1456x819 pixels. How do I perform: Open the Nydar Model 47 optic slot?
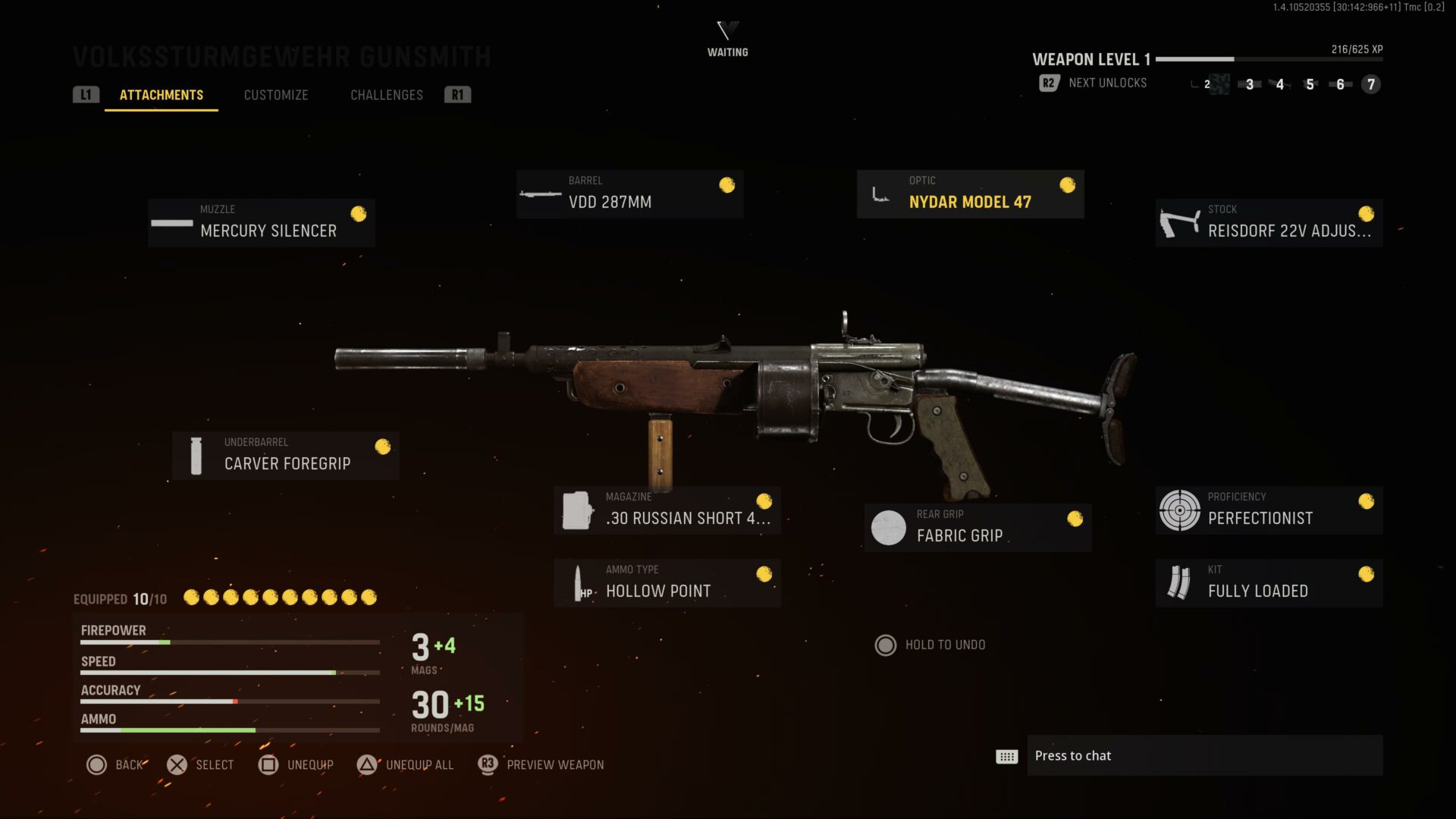(x=970, y=194)
